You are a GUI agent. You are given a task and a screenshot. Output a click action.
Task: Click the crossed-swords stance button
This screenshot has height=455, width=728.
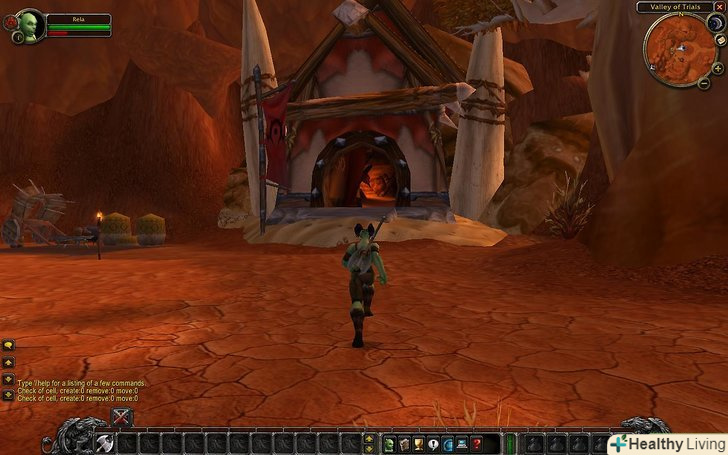coord(122,417)
